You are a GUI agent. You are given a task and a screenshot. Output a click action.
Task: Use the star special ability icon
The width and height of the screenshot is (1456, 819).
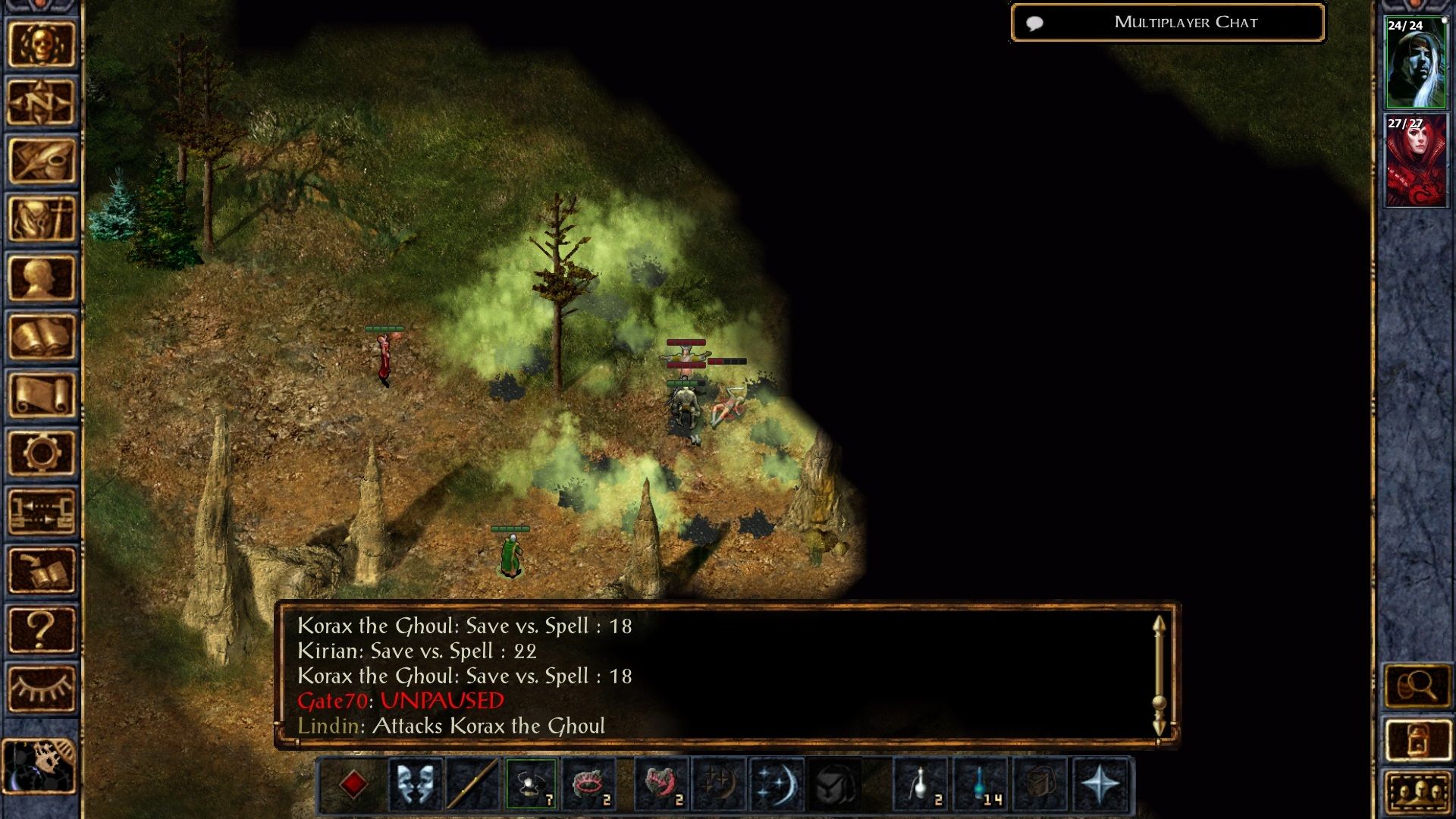1100,785
